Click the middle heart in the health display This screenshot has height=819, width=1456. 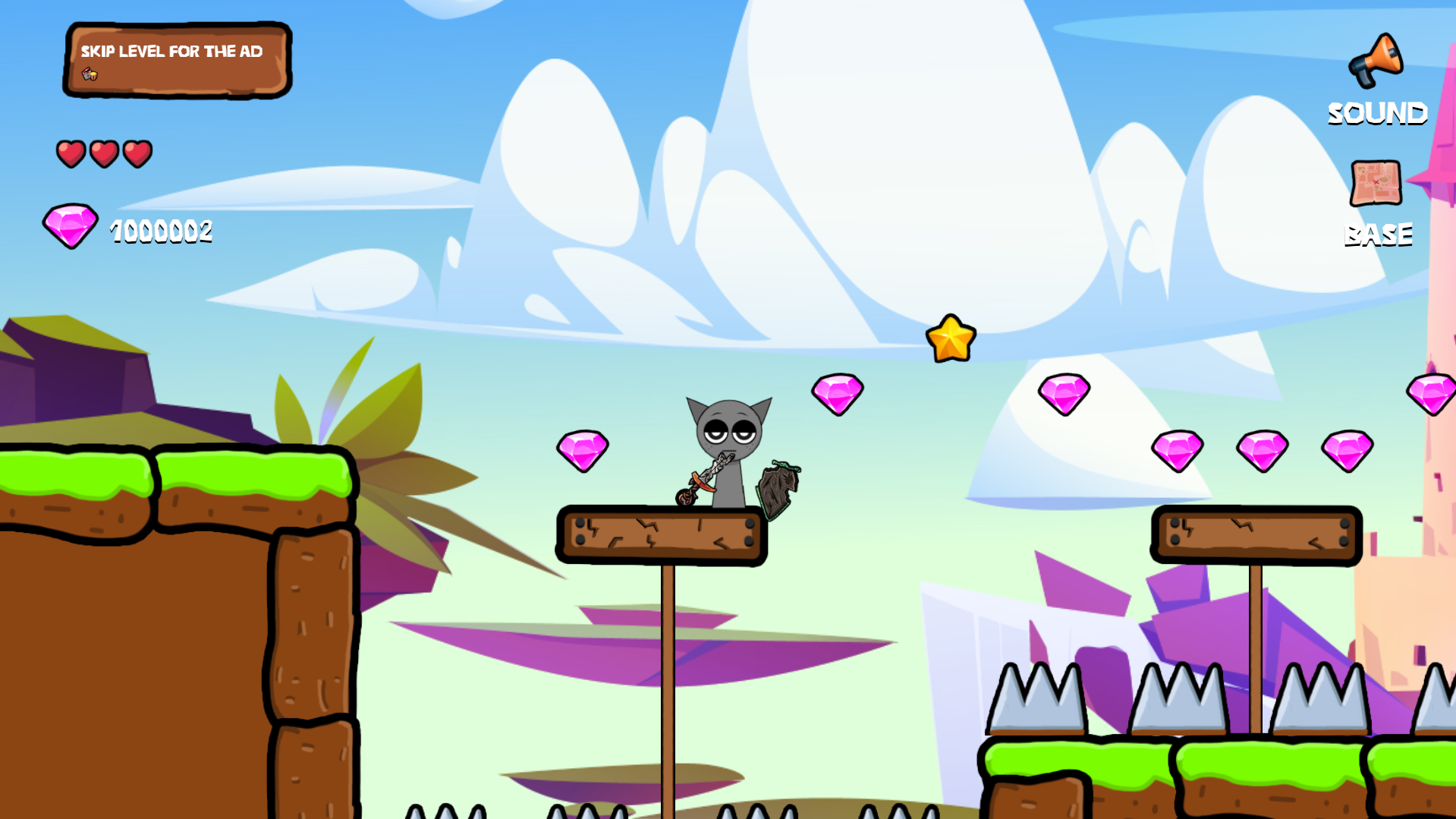tap(103, 152)
